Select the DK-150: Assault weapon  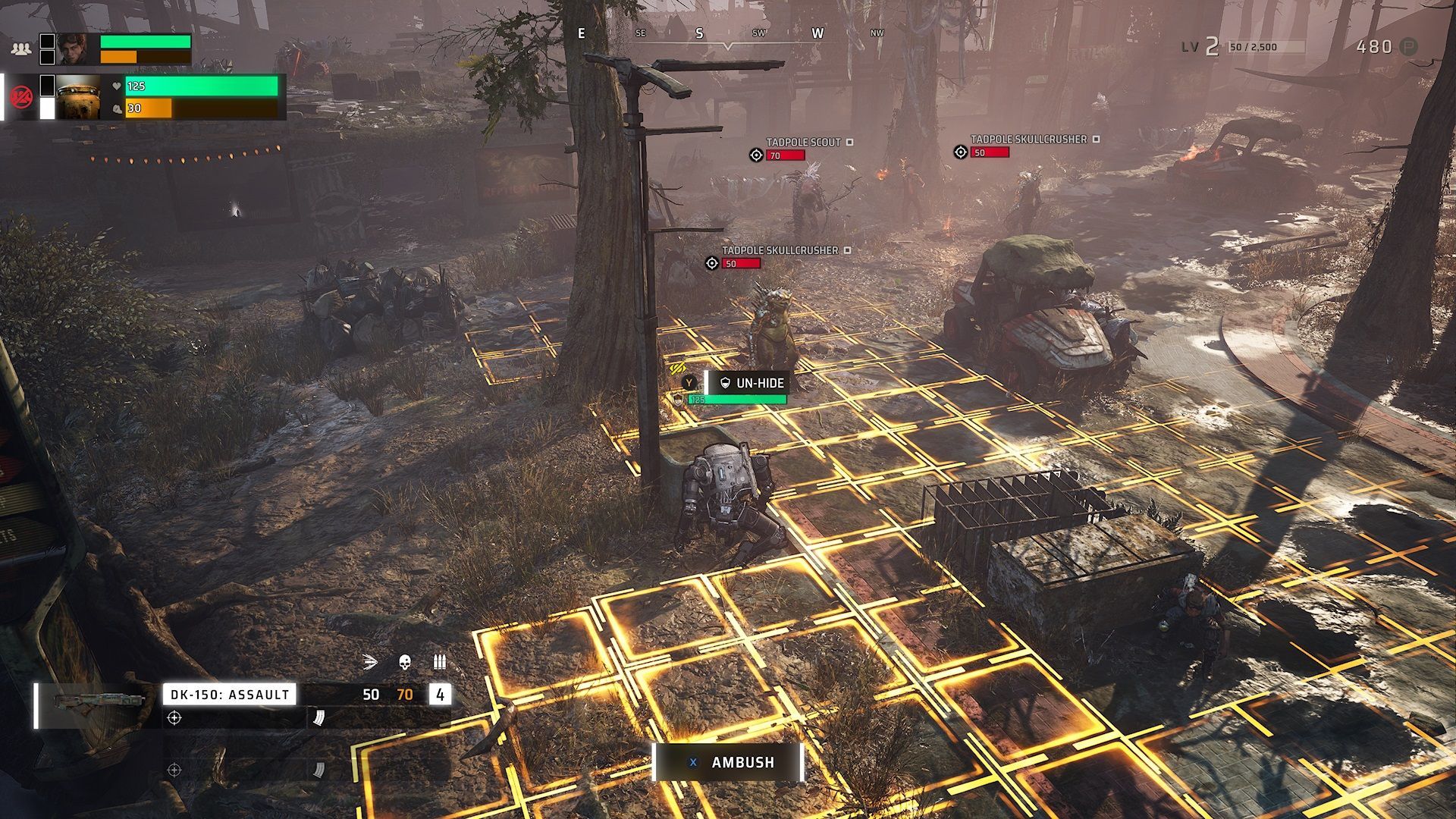(x=229, y=694)
